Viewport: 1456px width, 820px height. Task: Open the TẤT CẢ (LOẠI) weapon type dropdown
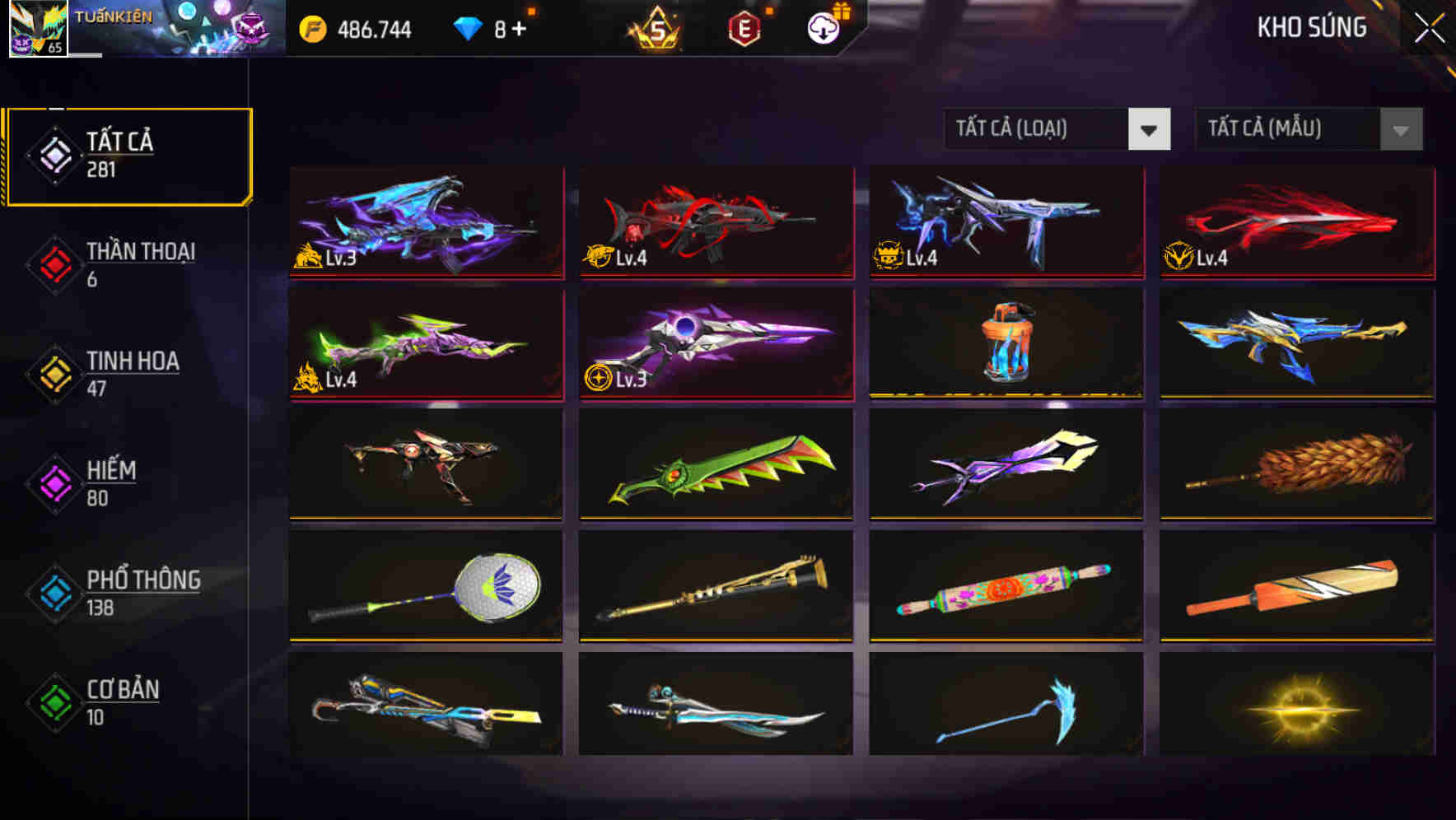(x=1038, y=129)
